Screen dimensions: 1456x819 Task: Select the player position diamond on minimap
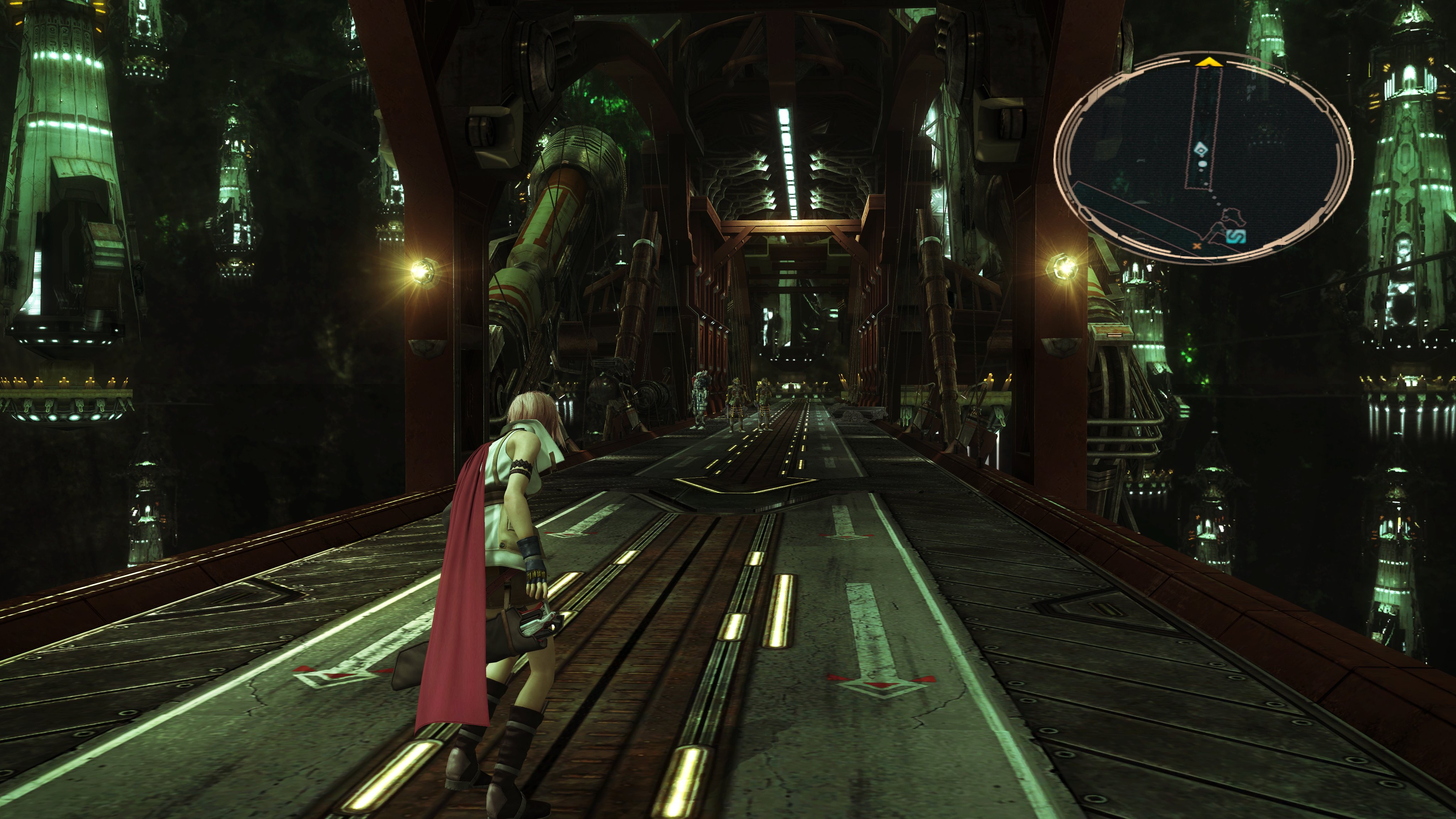point(1200,150)
